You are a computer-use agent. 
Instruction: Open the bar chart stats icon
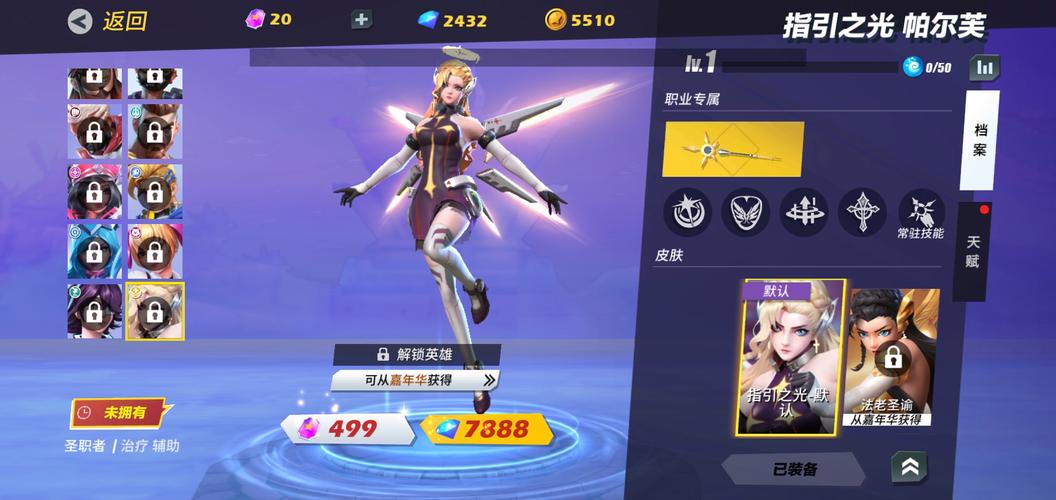click(x=985, y=67)
